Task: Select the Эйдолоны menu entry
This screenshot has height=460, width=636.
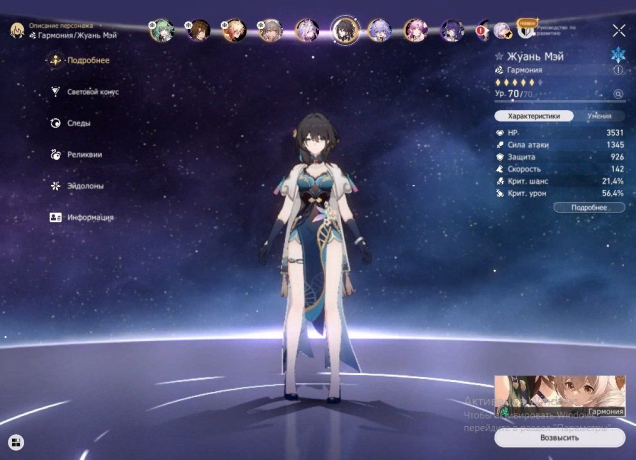Action: point(84,186)
